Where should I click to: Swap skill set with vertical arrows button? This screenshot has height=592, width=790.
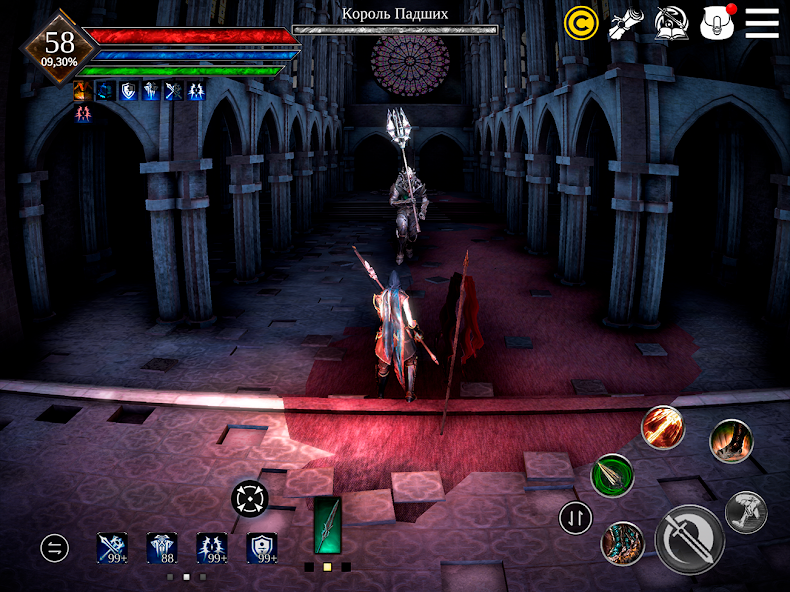575,518
